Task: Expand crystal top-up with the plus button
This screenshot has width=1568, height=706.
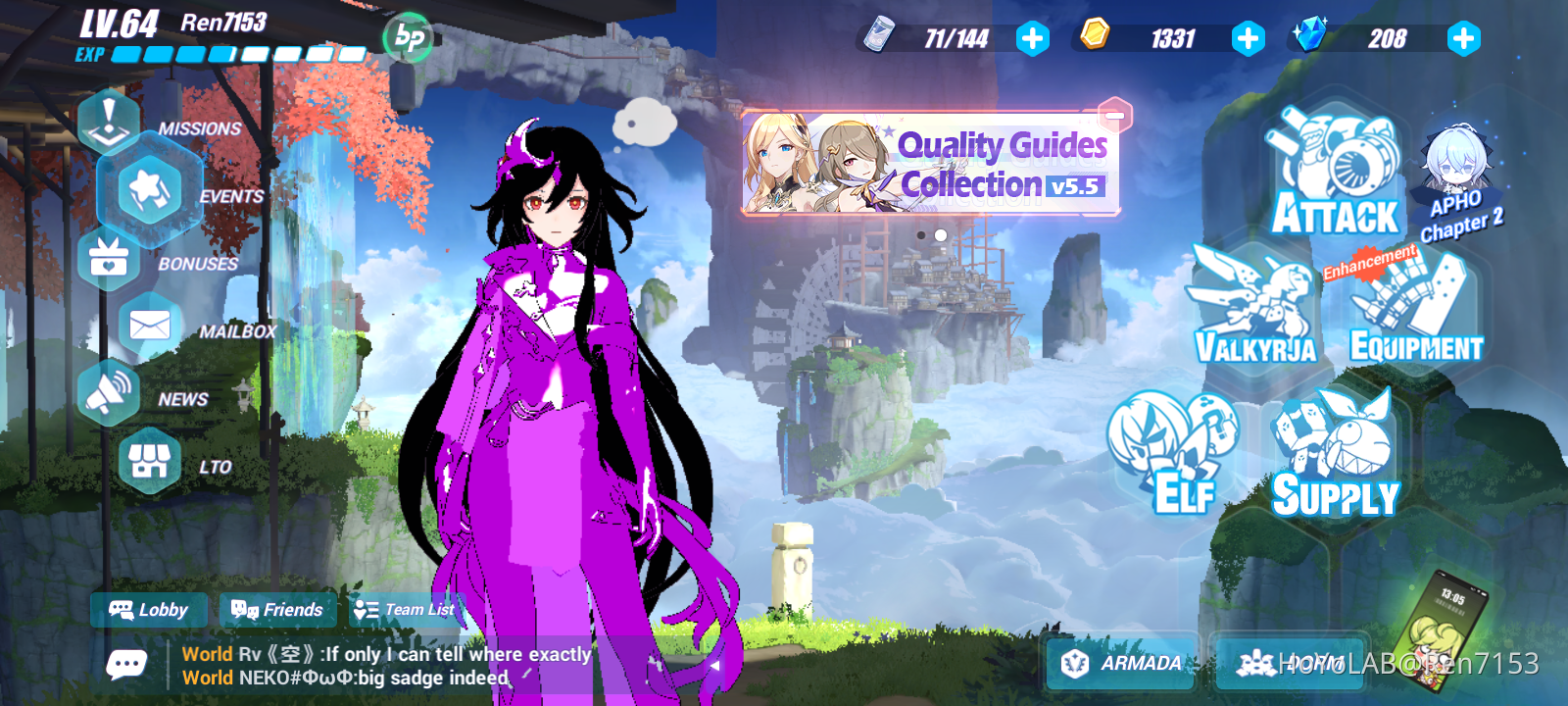Action: [1462, 39]
